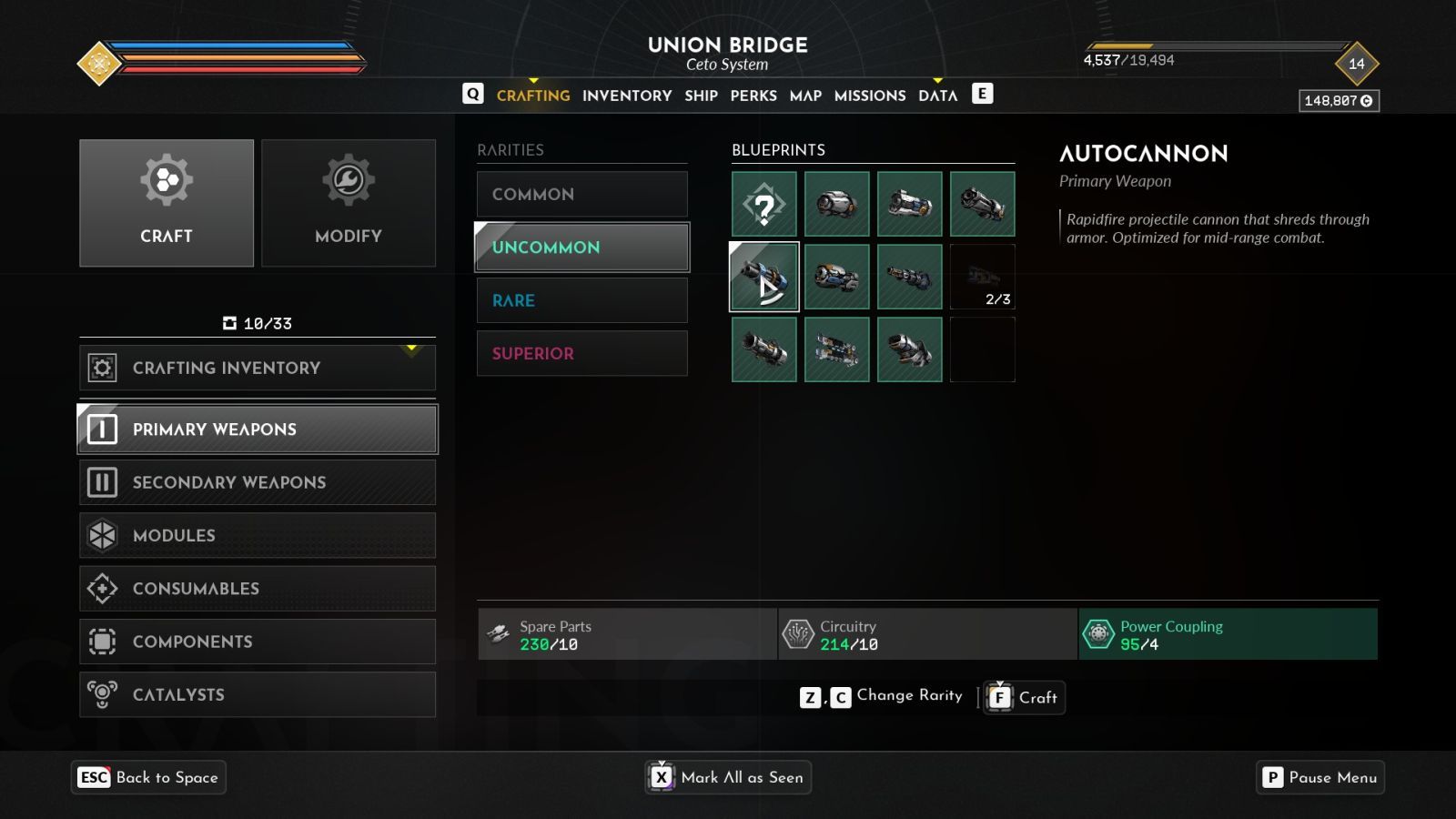Pick the Superior rarity
This screenshot has height=819, width=1456.
(x=581, y=353)
